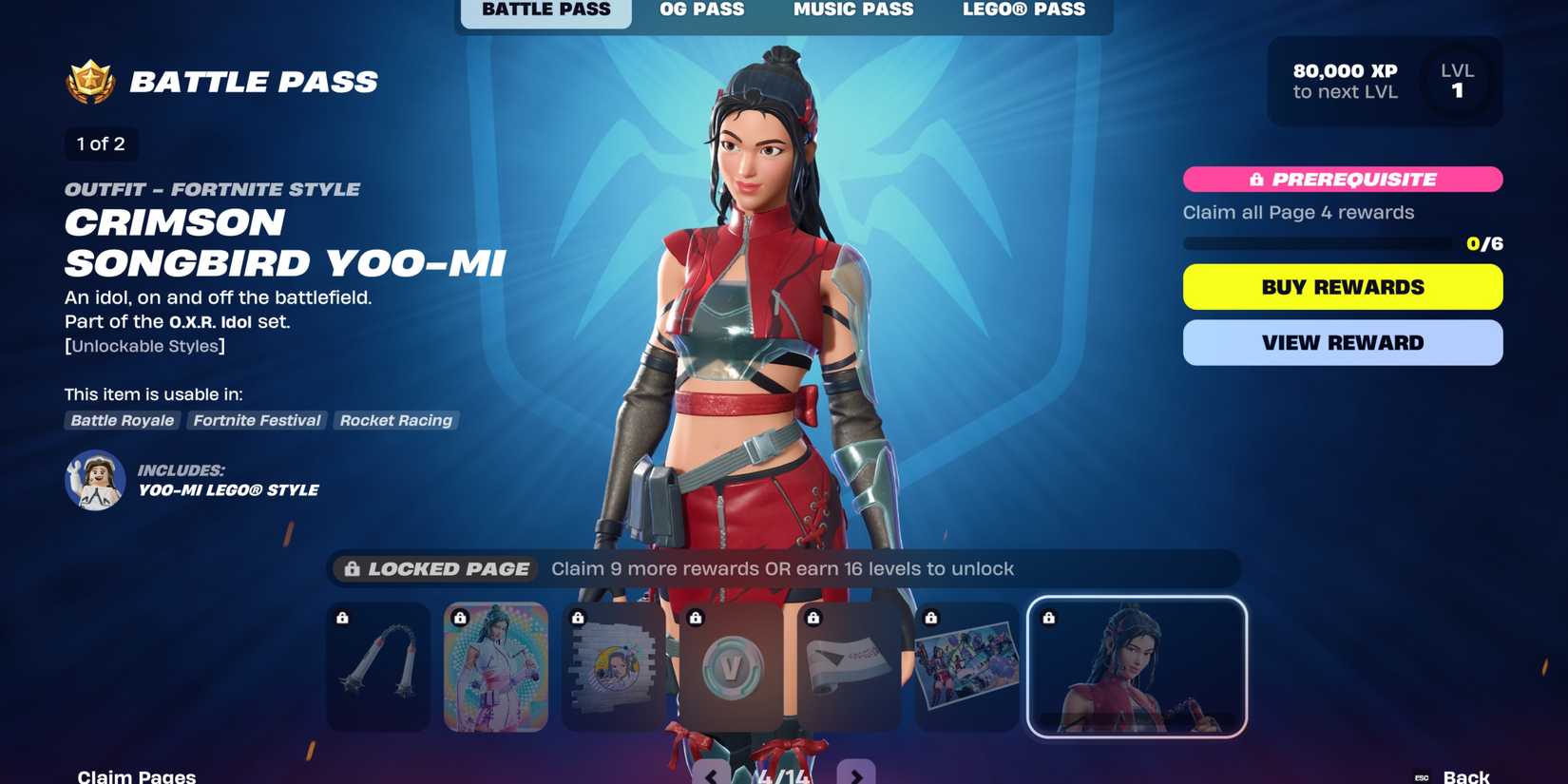This screenshot has height=784, width=1568.
Task: Click the Prerequisite padlock icon
Action: tap(1254, 179)
